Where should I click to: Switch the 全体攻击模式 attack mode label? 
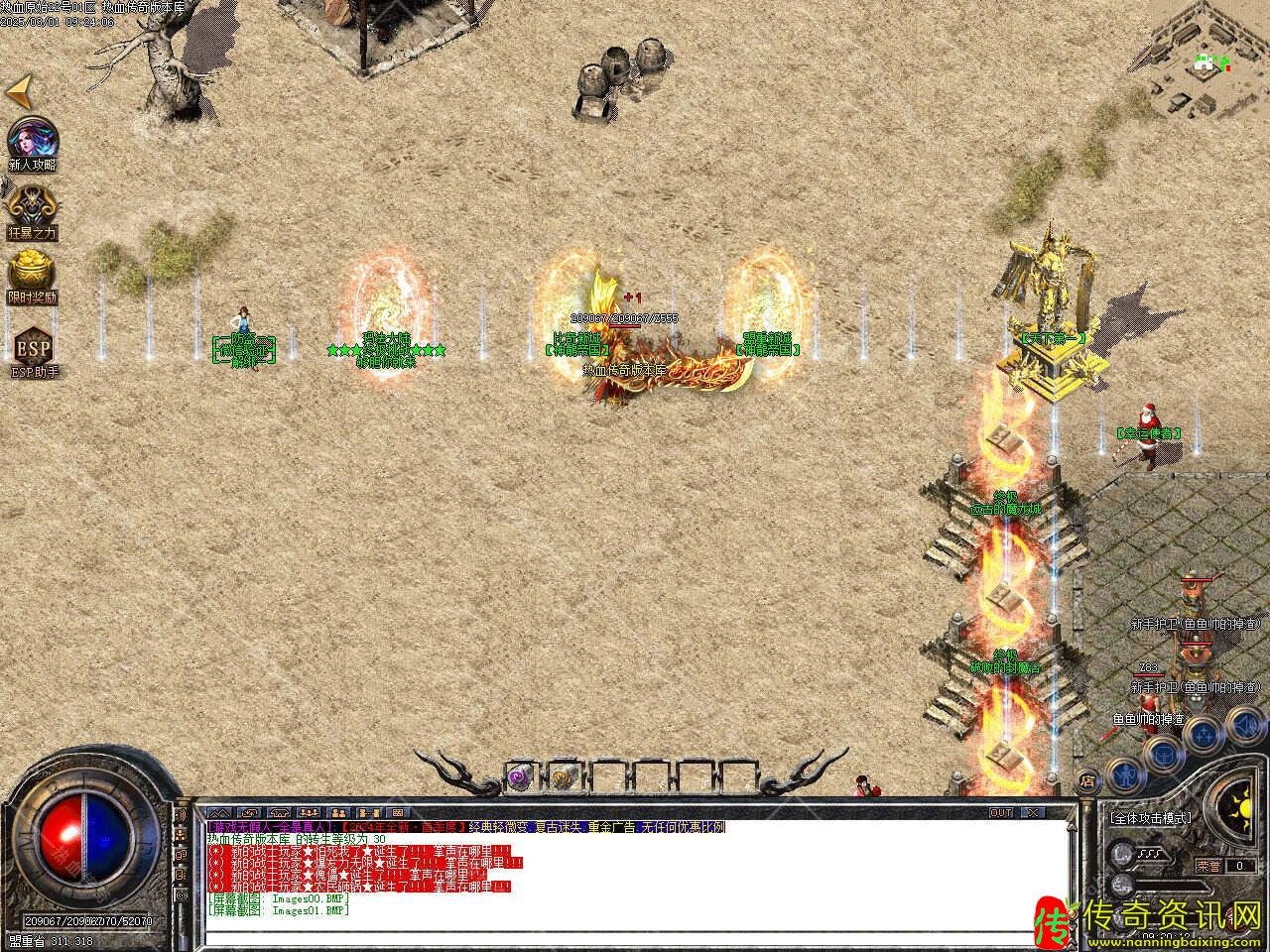pos(1151,819)
